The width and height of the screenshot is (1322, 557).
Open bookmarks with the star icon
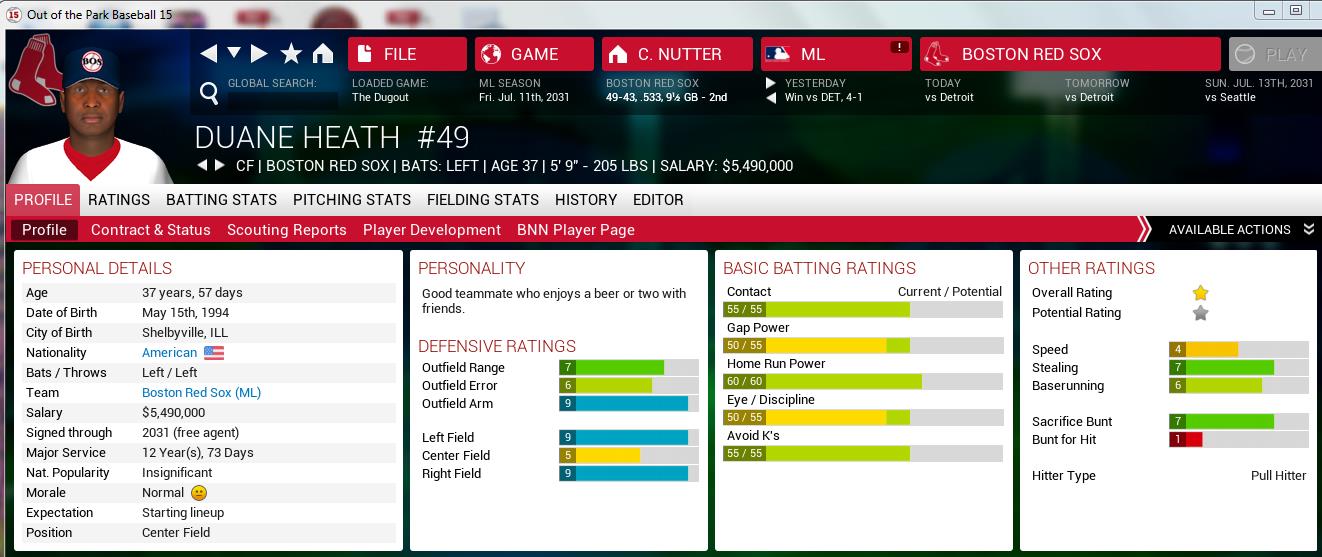pos(291,54)
